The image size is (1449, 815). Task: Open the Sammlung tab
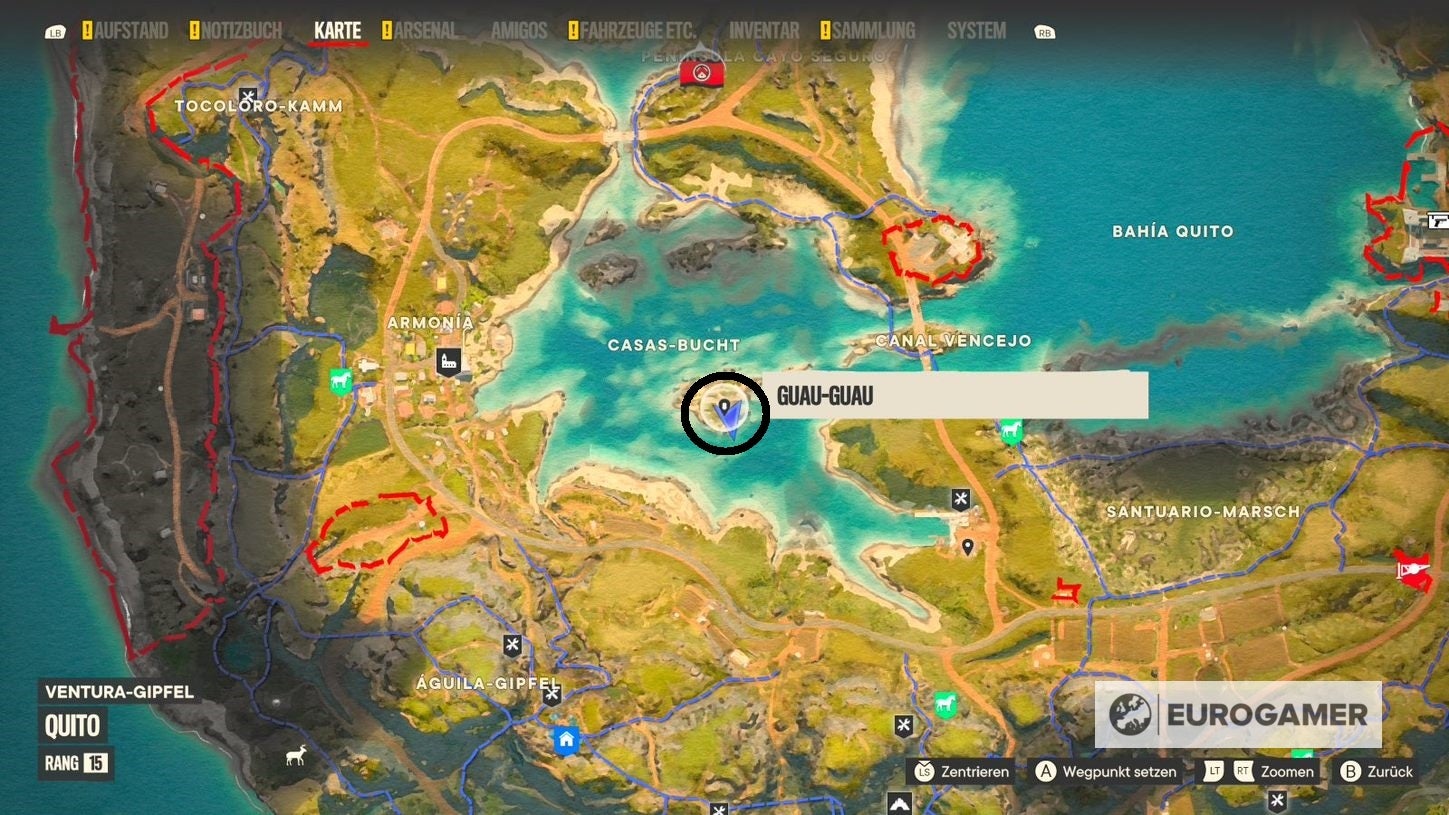tap(873, 31)
